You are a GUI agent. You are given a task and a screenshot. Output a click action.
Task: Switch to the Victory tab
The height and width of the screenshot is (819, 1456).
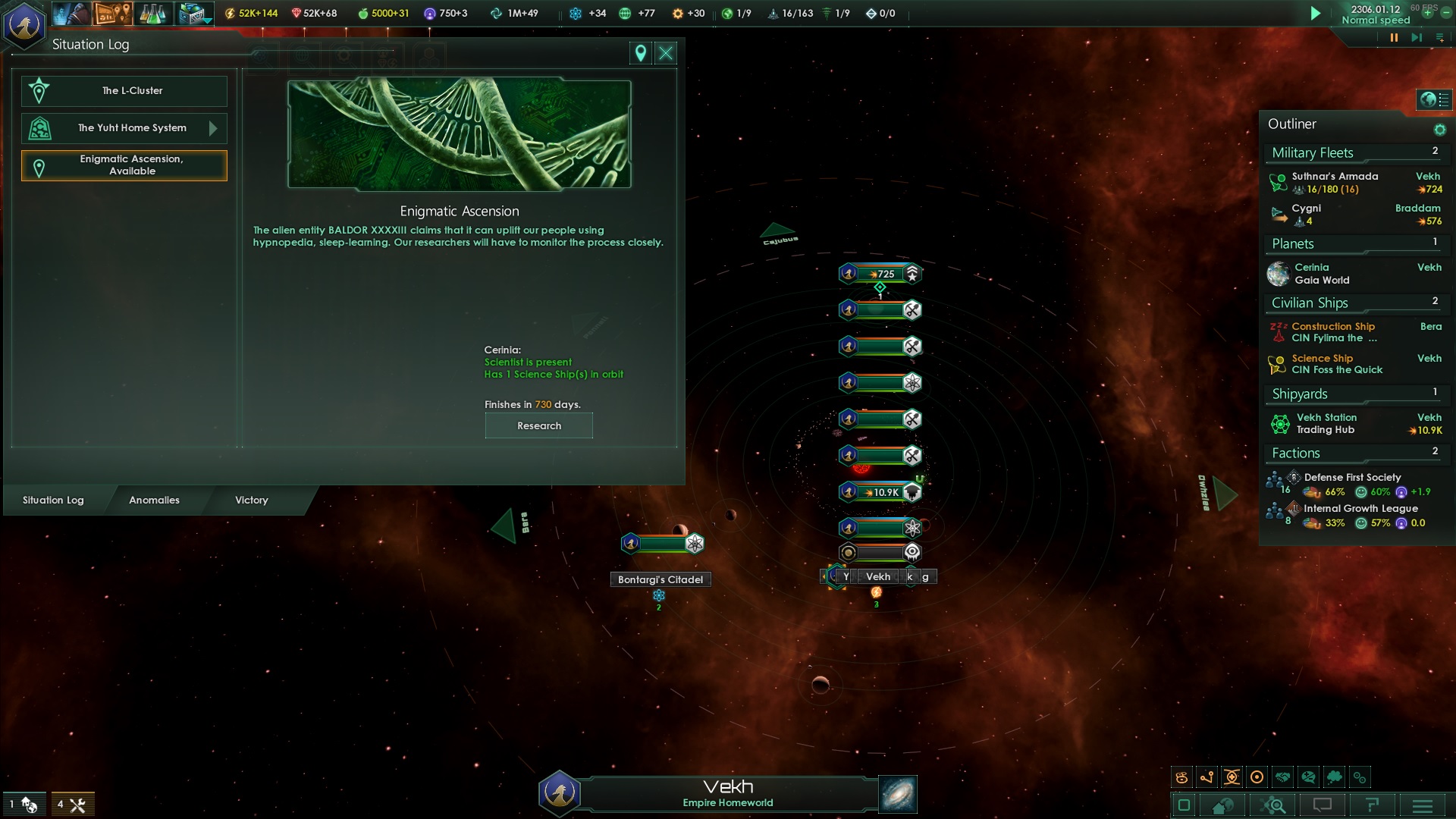(251, 500)
